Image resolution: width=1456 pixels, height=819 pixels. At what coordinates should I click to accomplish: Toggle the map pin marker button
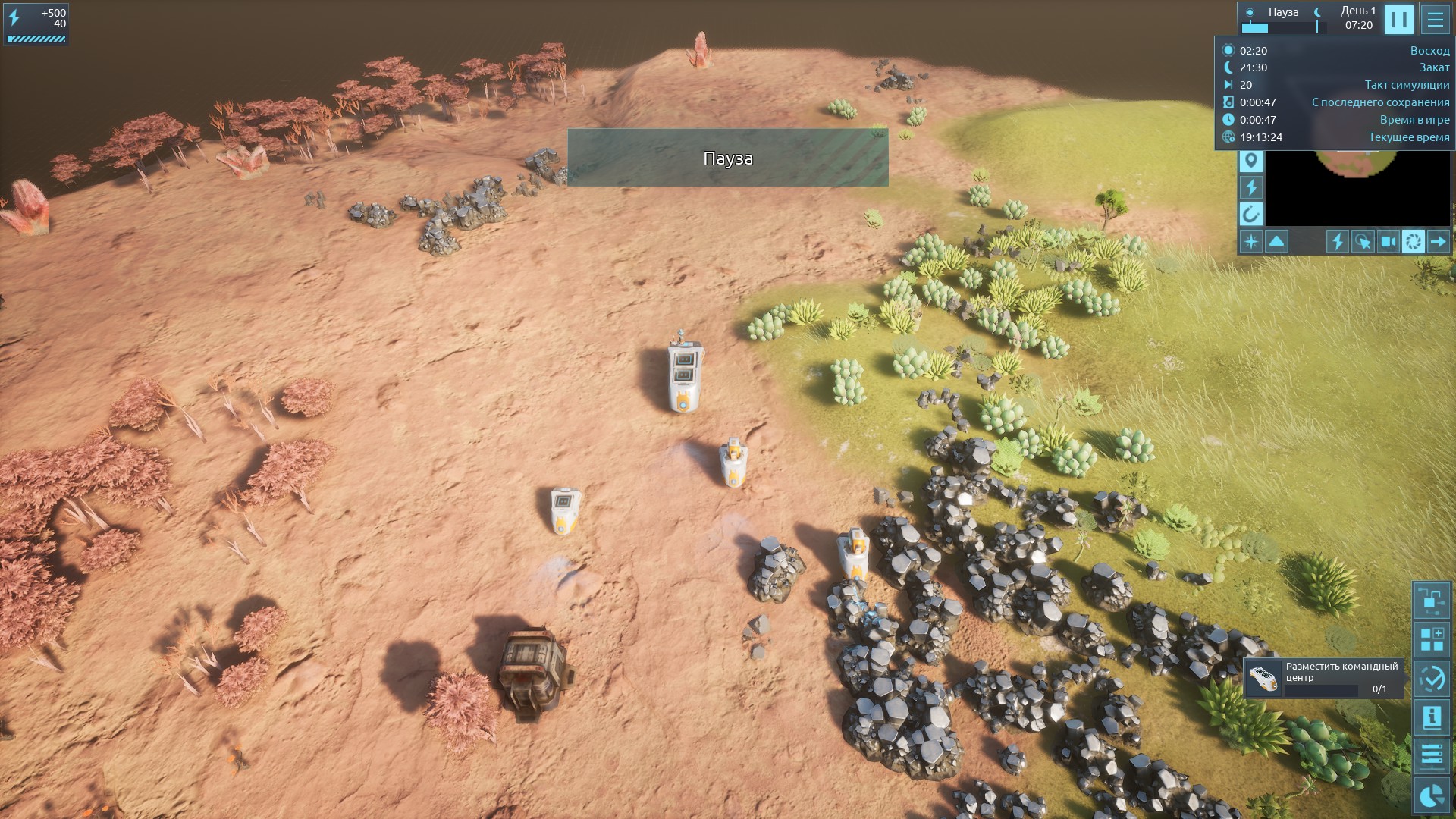point(1251,161)
